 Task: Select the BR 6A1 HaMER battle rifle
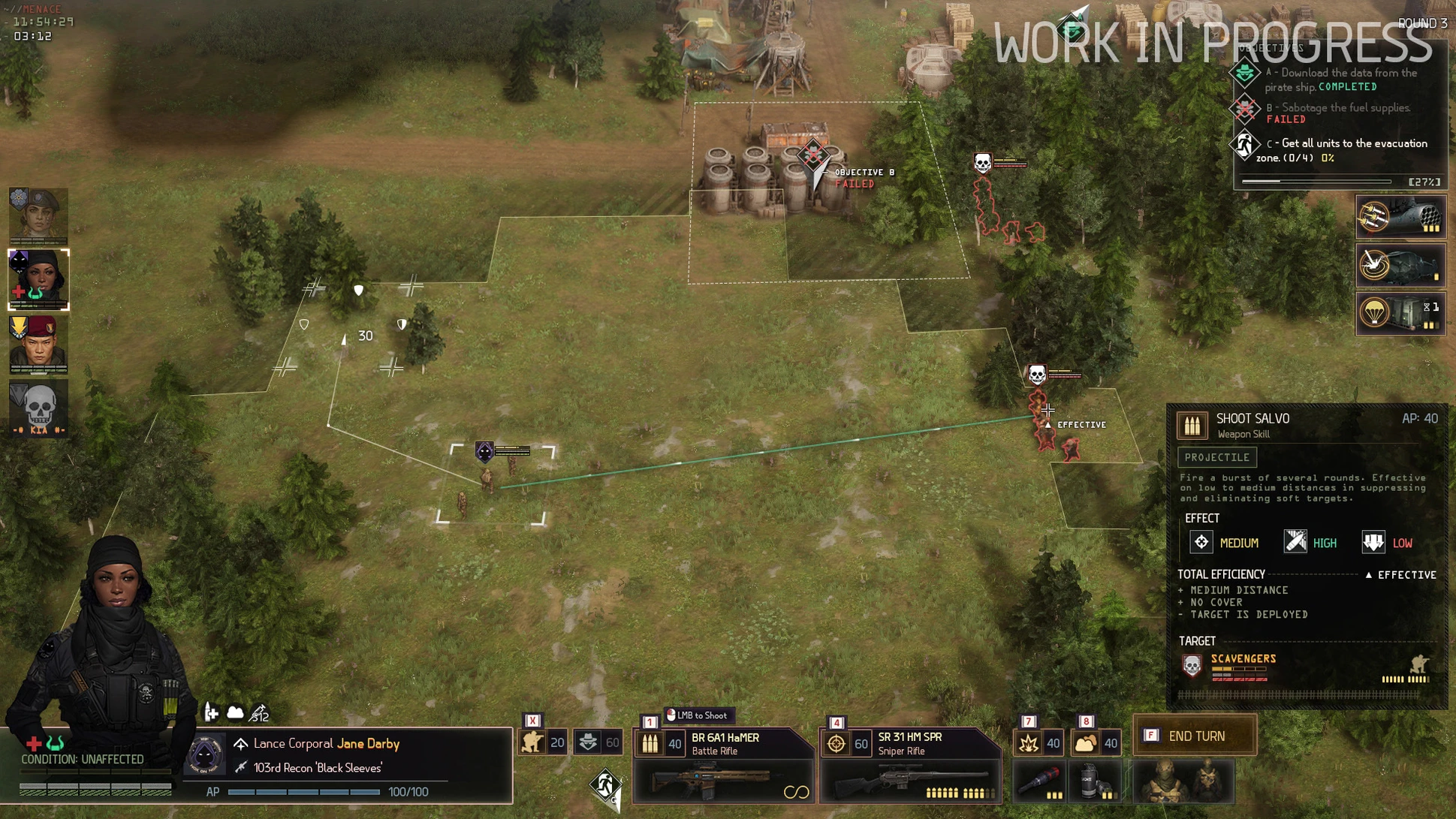pyautogui.click(x=724, y=766)
